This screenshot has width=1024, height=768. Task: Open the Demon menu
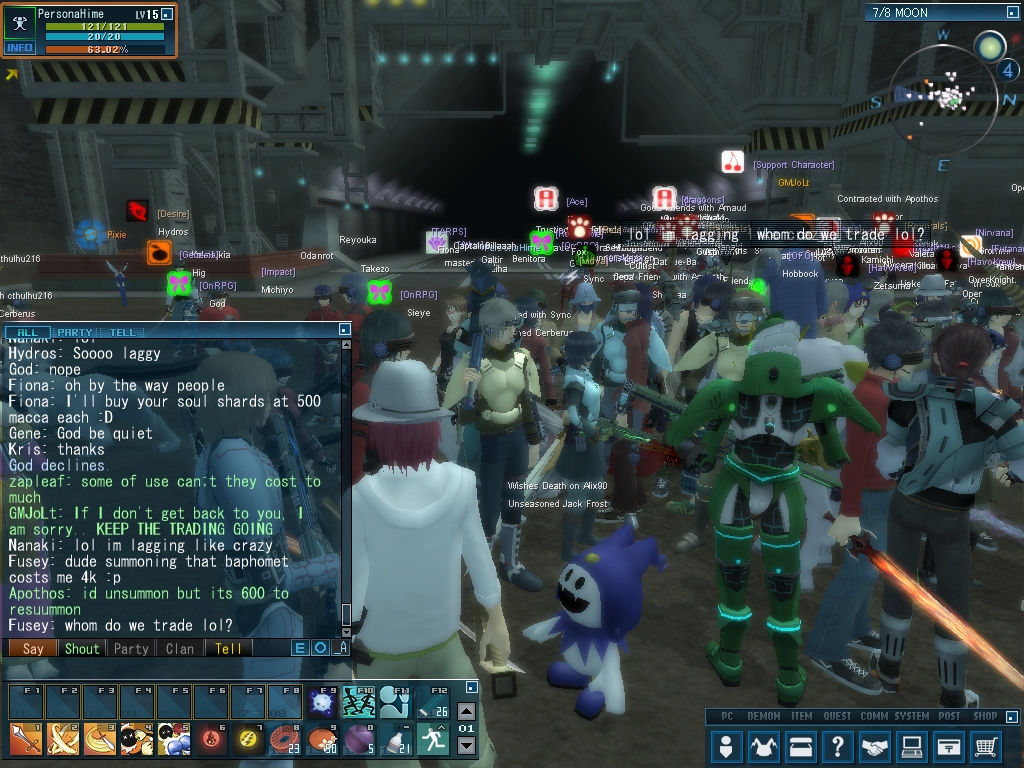[764, 746]
